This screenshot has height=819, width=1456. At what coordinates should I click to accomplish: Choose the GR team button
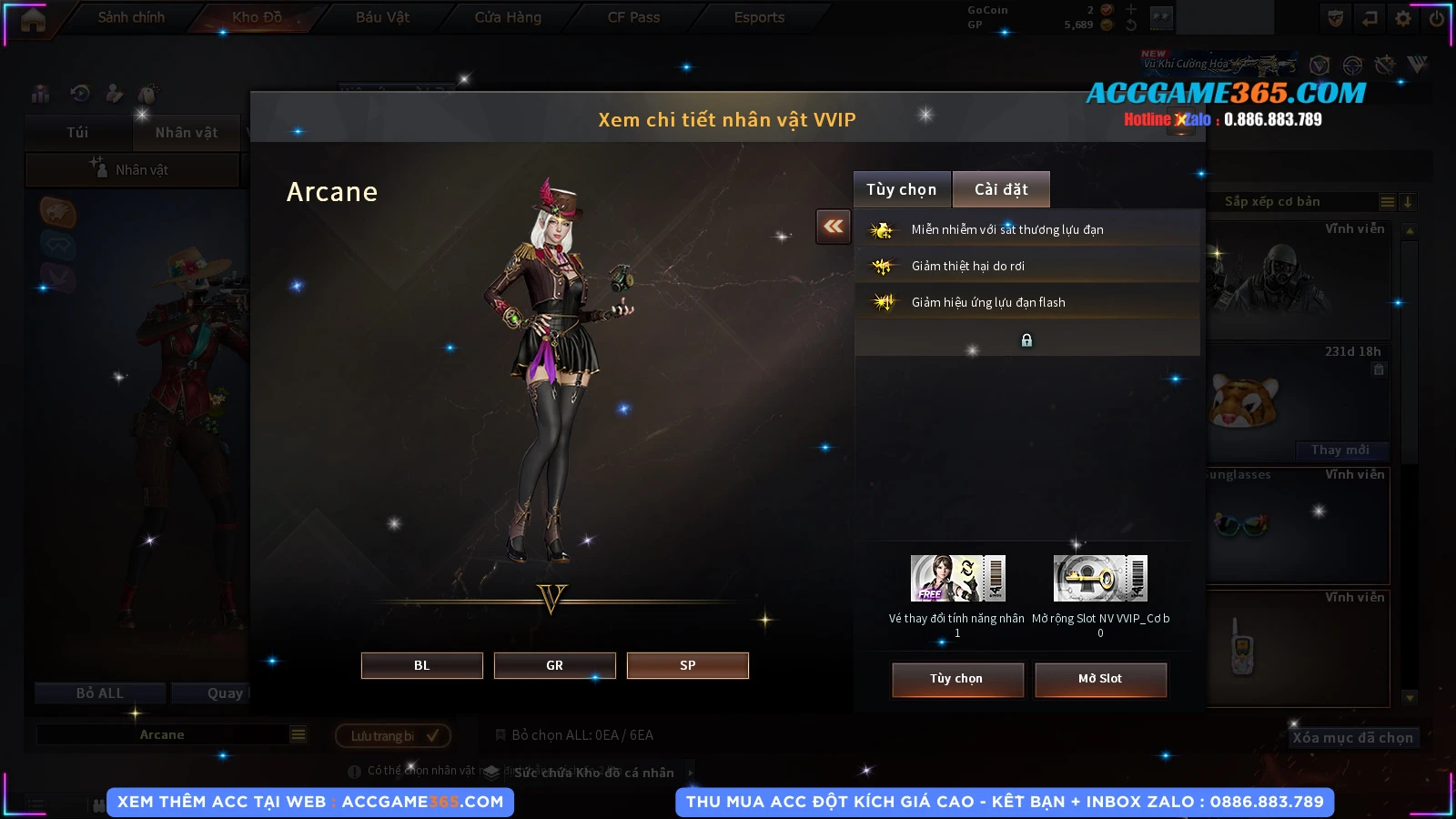(554, 665)
